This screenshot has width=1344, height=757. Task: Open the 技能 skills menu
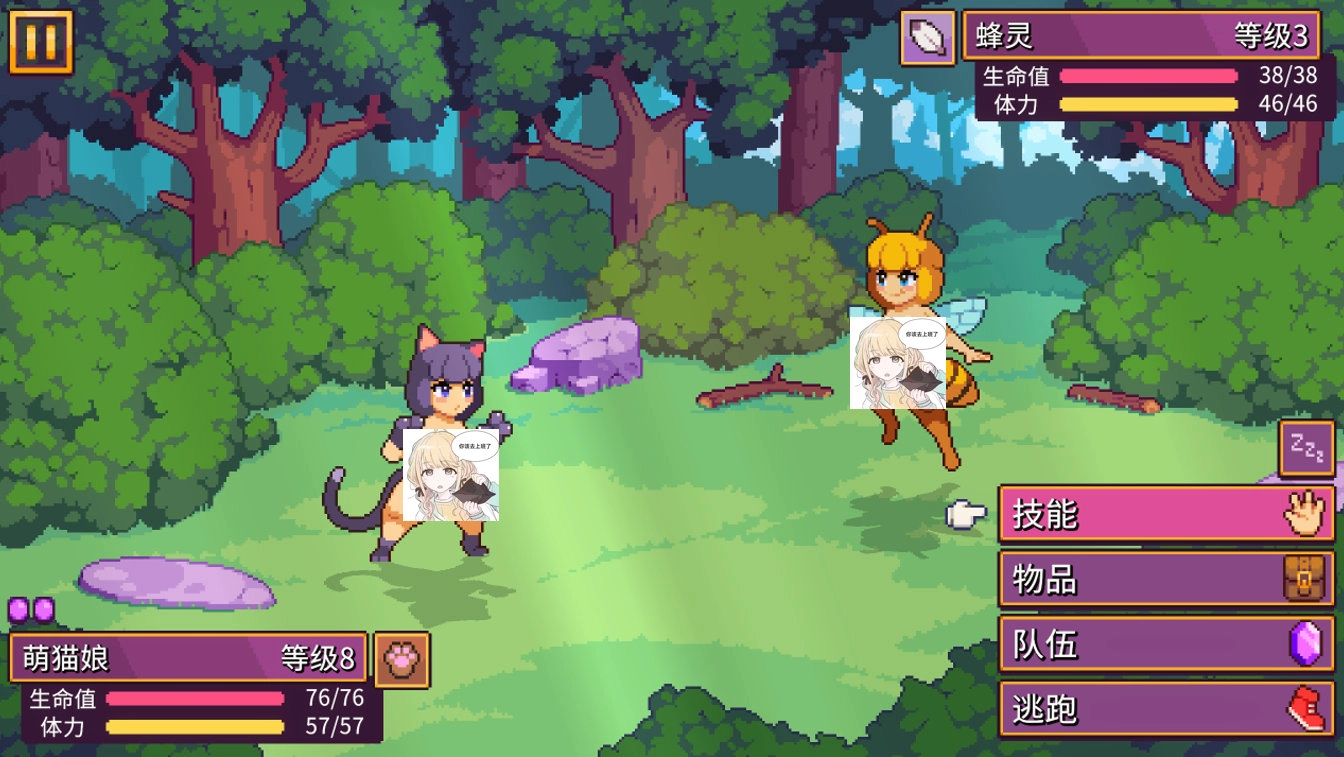pos(1166,514)
